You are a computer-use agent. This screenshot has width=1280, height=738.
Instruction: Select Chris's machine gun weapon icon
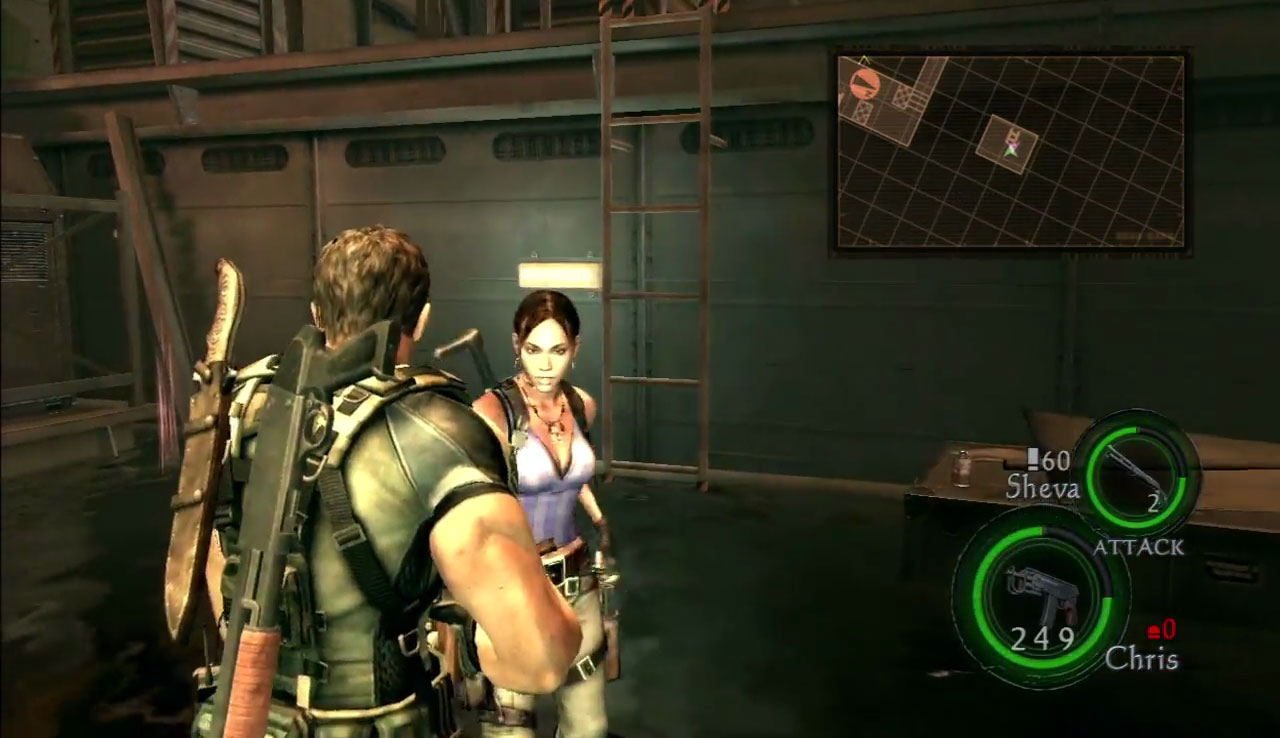click(1042, 592)
